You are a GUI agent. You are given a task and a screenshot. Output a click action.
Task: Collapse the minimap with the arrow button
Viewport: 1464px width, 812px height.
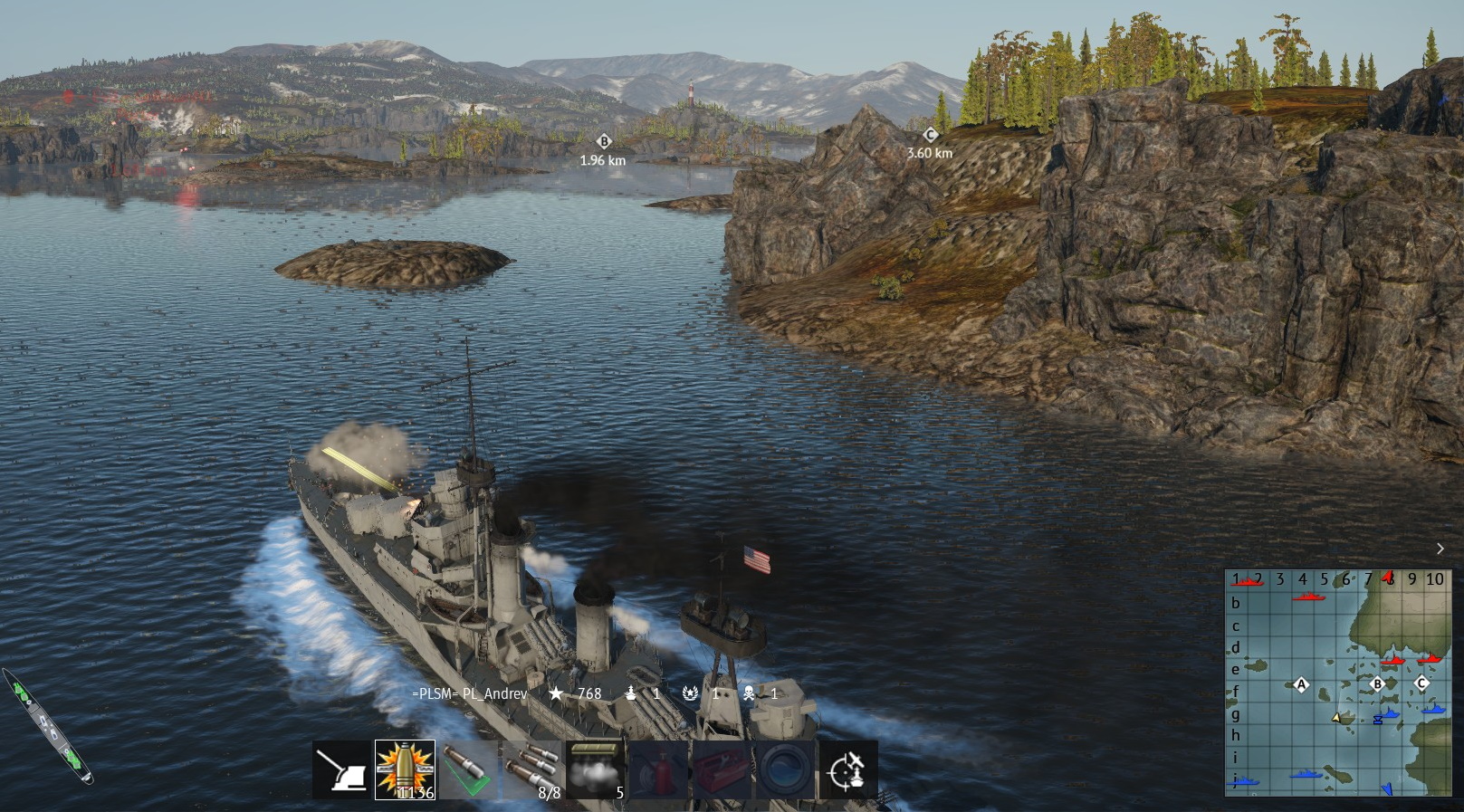tap(1440, 549)
